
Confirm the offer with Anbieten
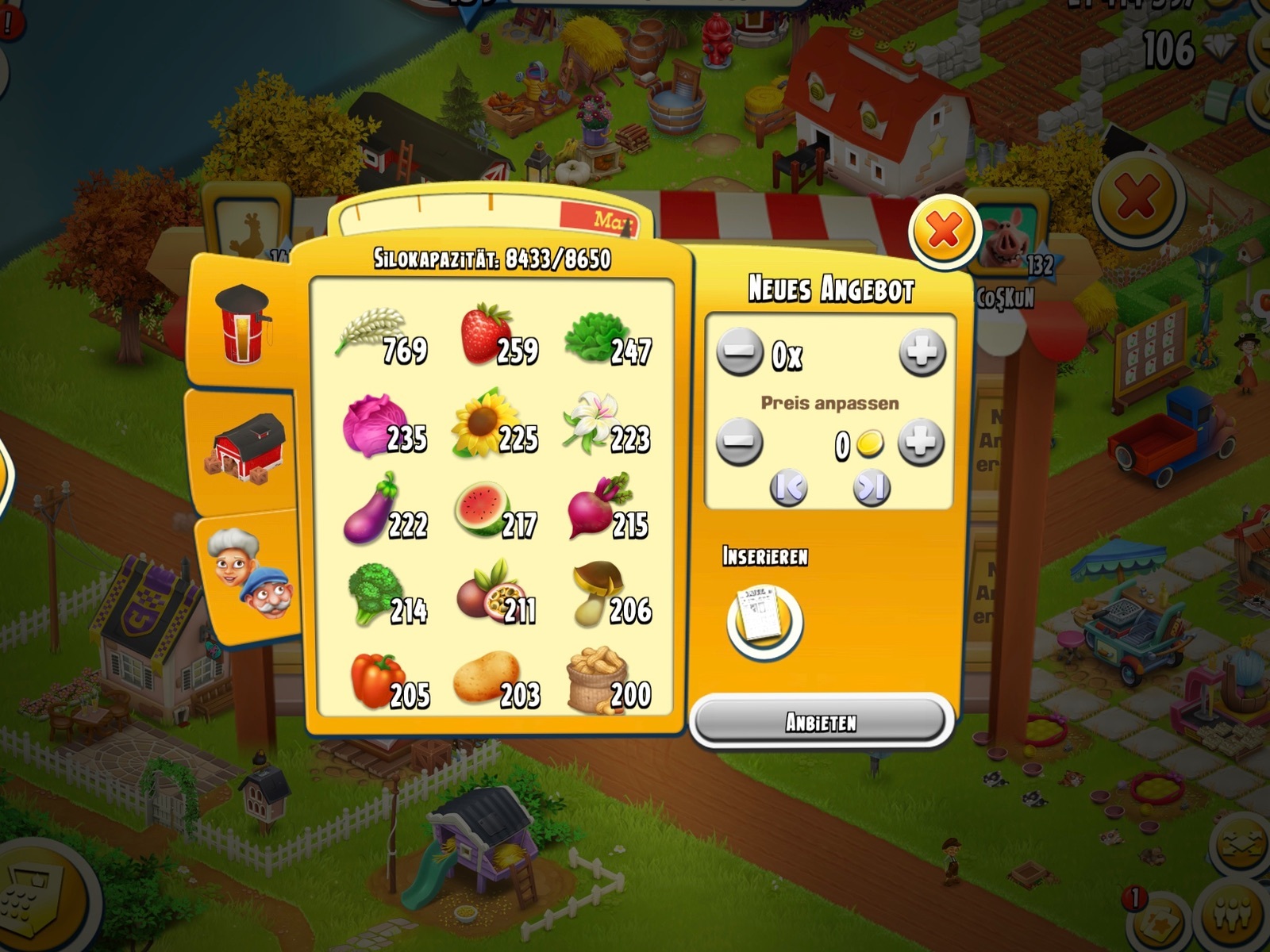pos(821,722)
